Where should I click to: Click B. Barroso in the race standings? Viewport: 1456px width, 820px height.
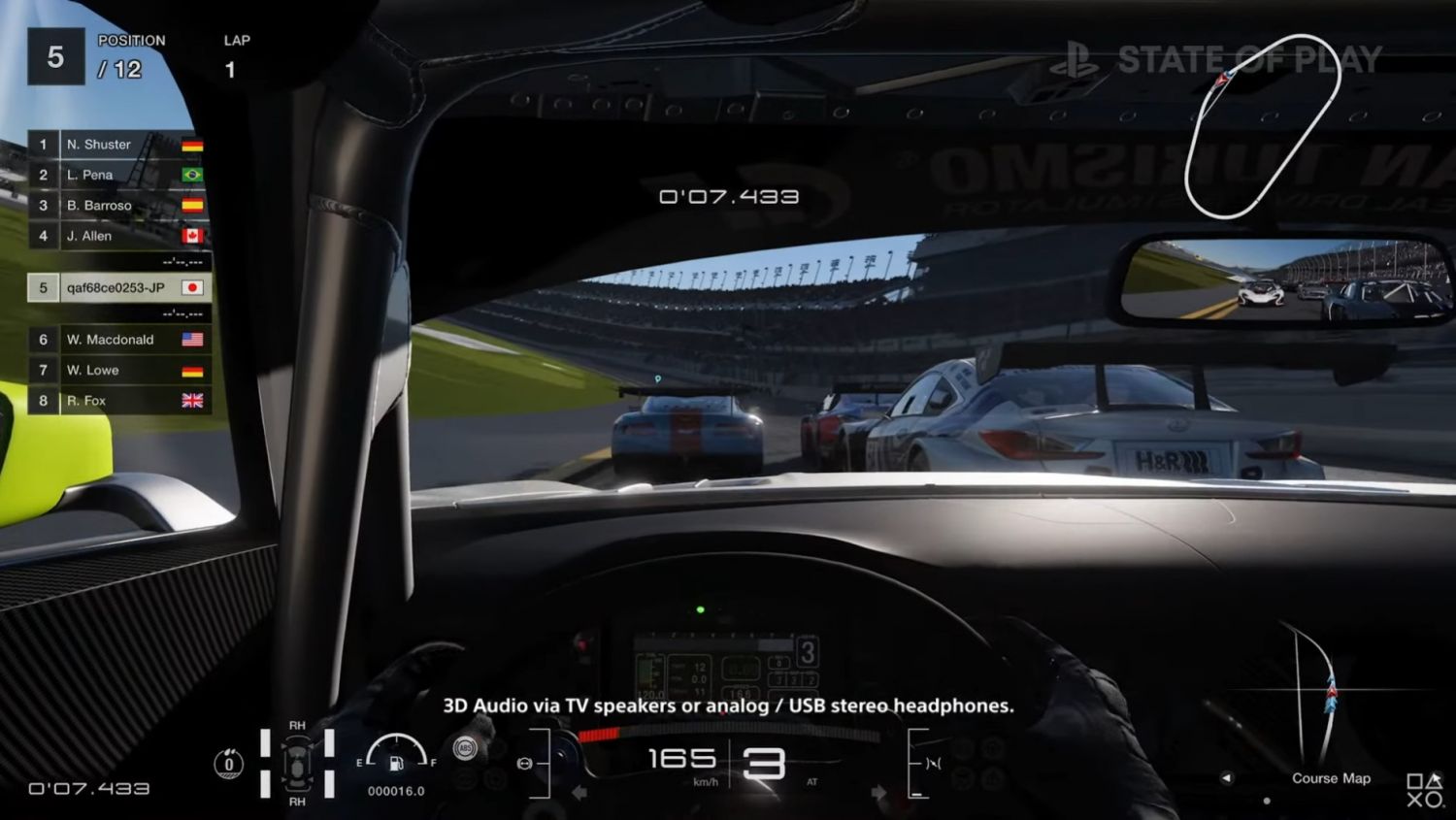[116, 206]
